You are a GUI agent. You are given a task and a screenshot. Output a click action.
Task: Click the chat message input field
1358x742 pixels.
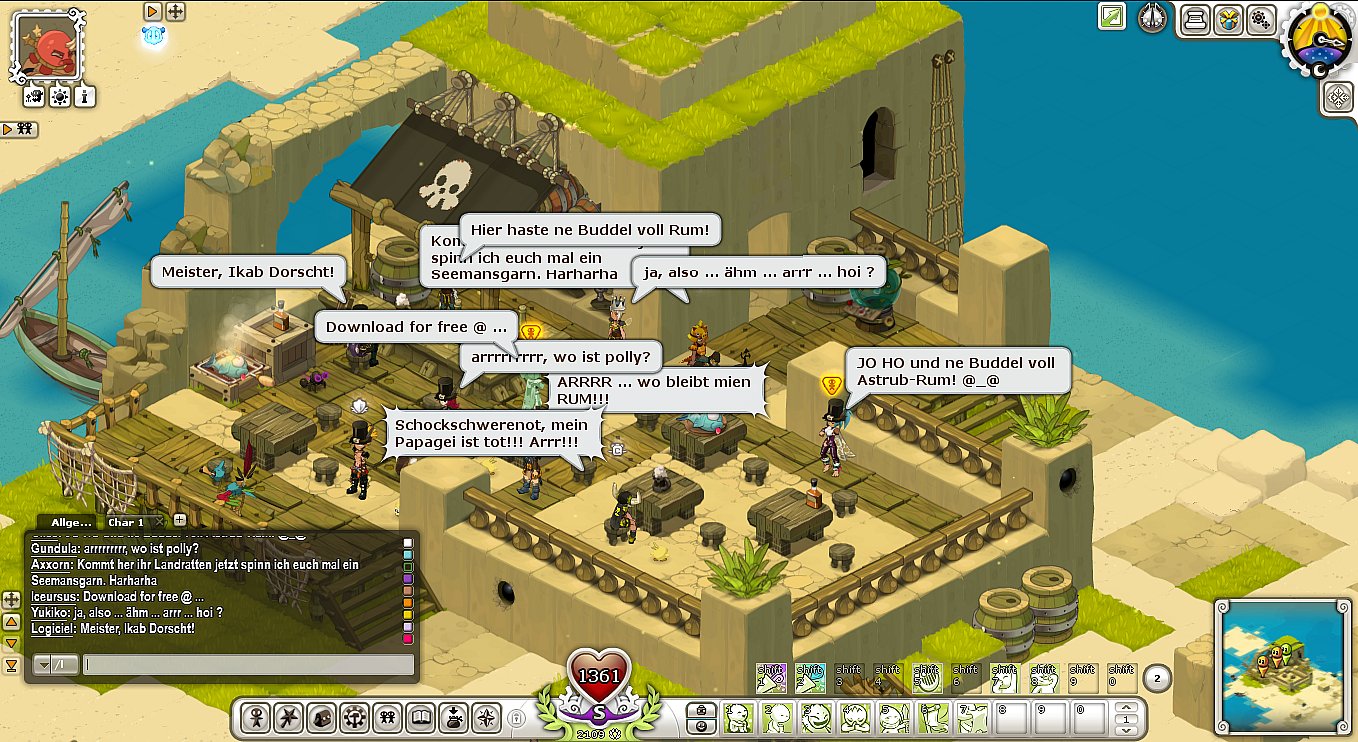click(x=248, y=664)
